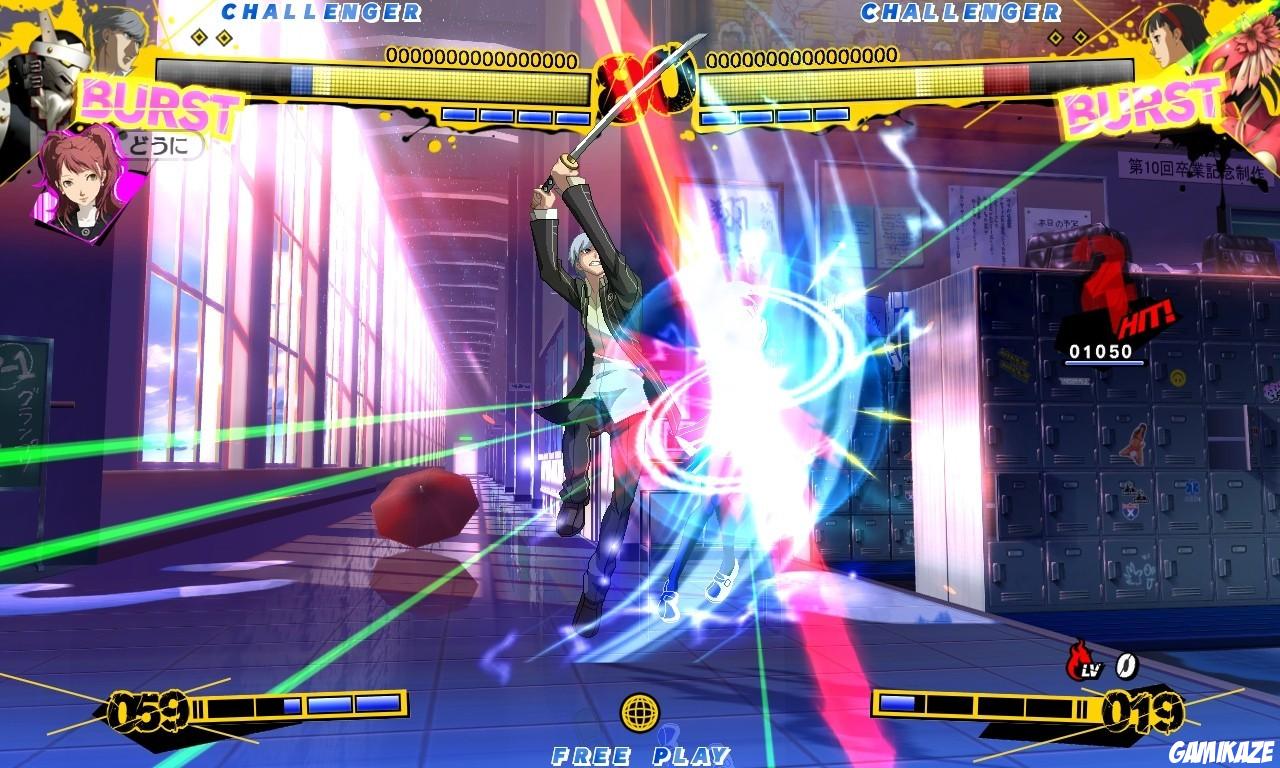This screenshot has height=768, width=1280.
Task: Click the FREE PLAY text
Action: coord(640,755)
